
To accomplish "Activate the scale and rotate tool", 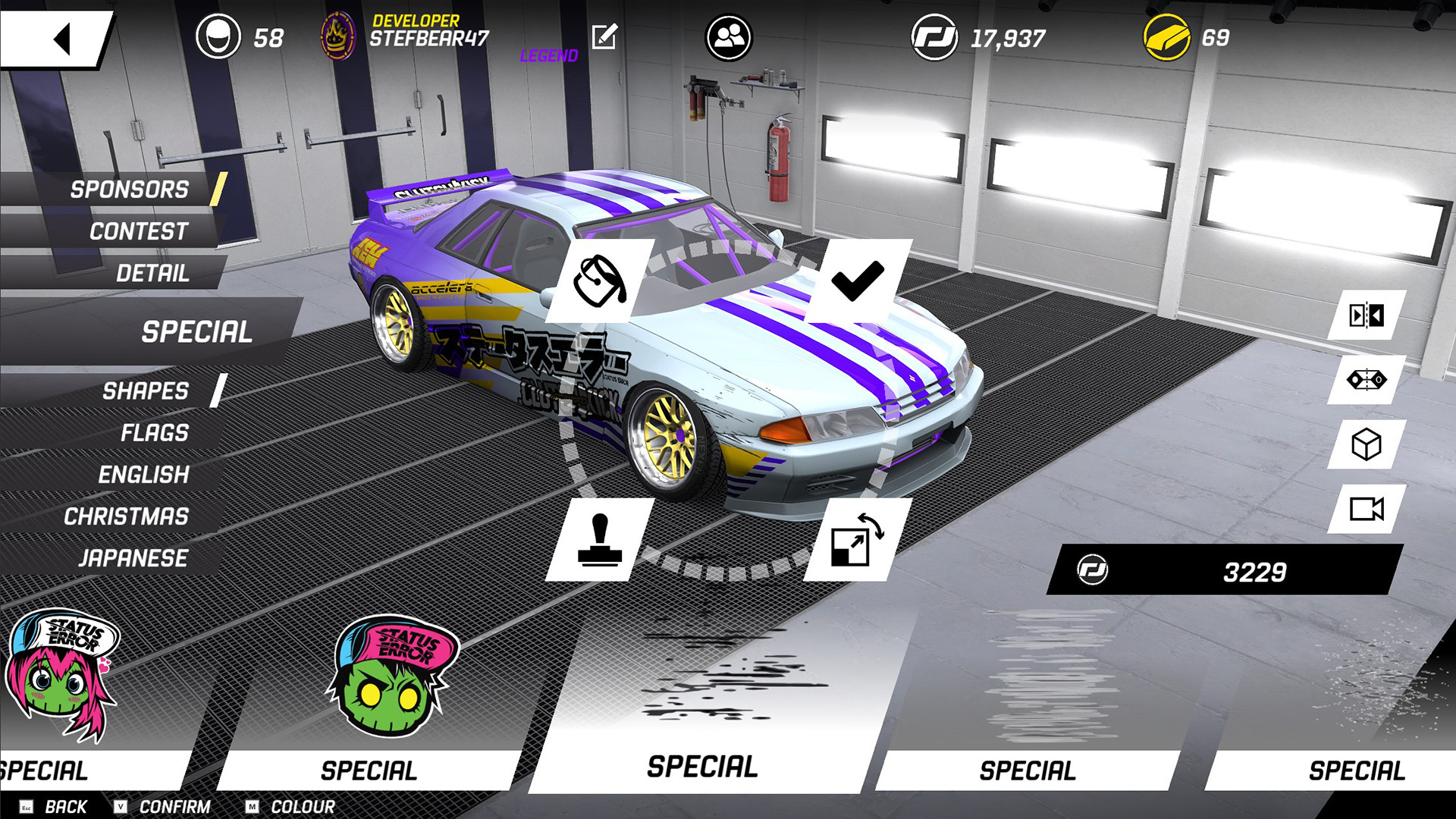I will click(x=857, y=539).
